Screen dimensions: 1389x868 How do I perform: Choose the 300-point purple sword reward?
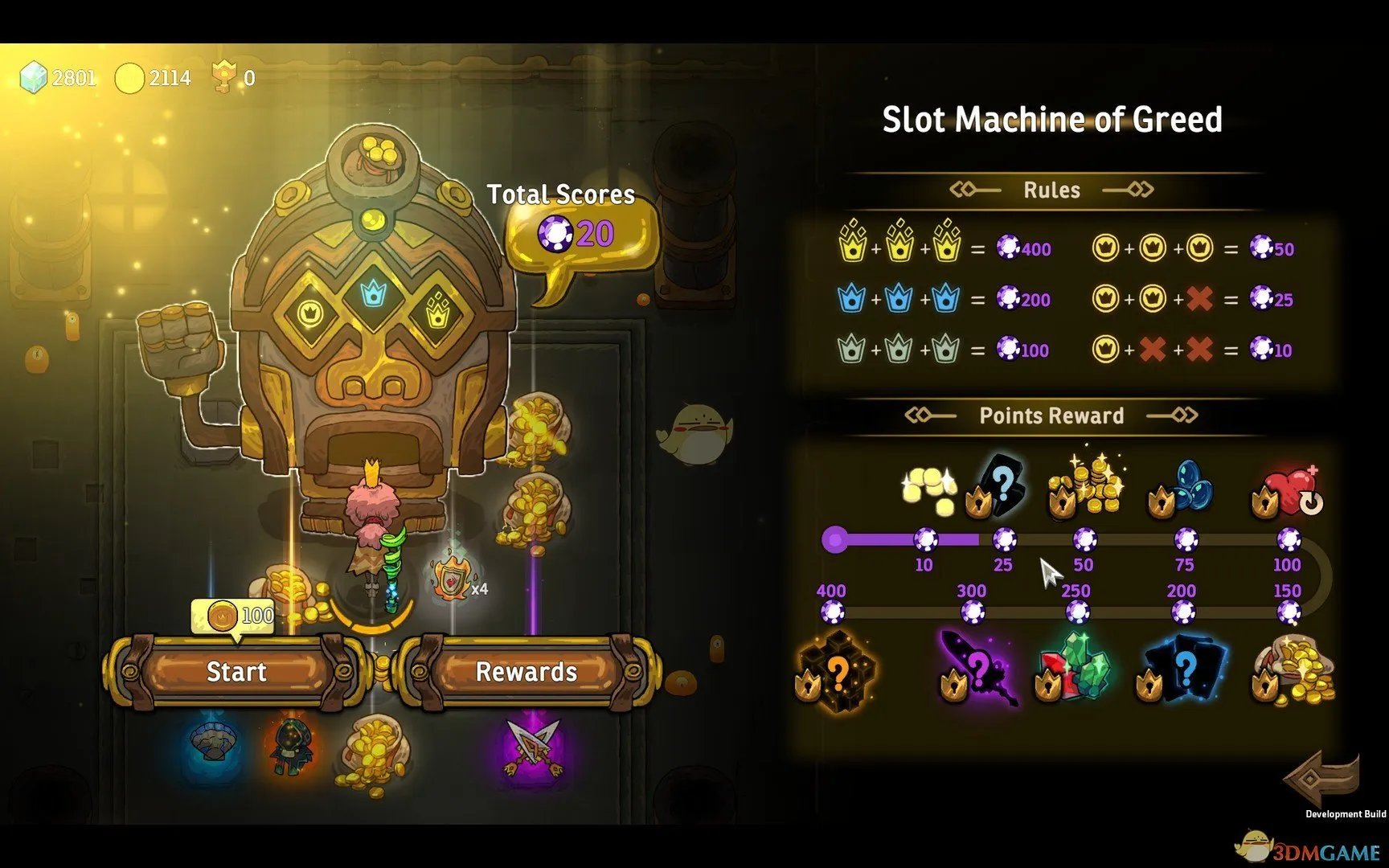[x=977, y=669]
